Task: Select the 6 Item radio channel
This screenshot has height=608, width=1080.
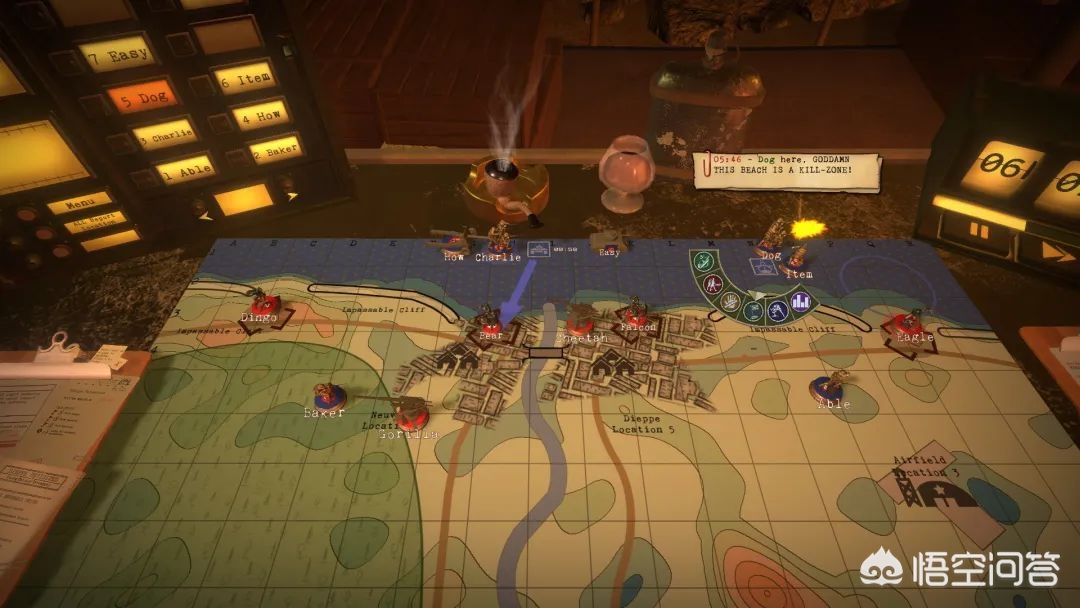Action: point(244,78)
